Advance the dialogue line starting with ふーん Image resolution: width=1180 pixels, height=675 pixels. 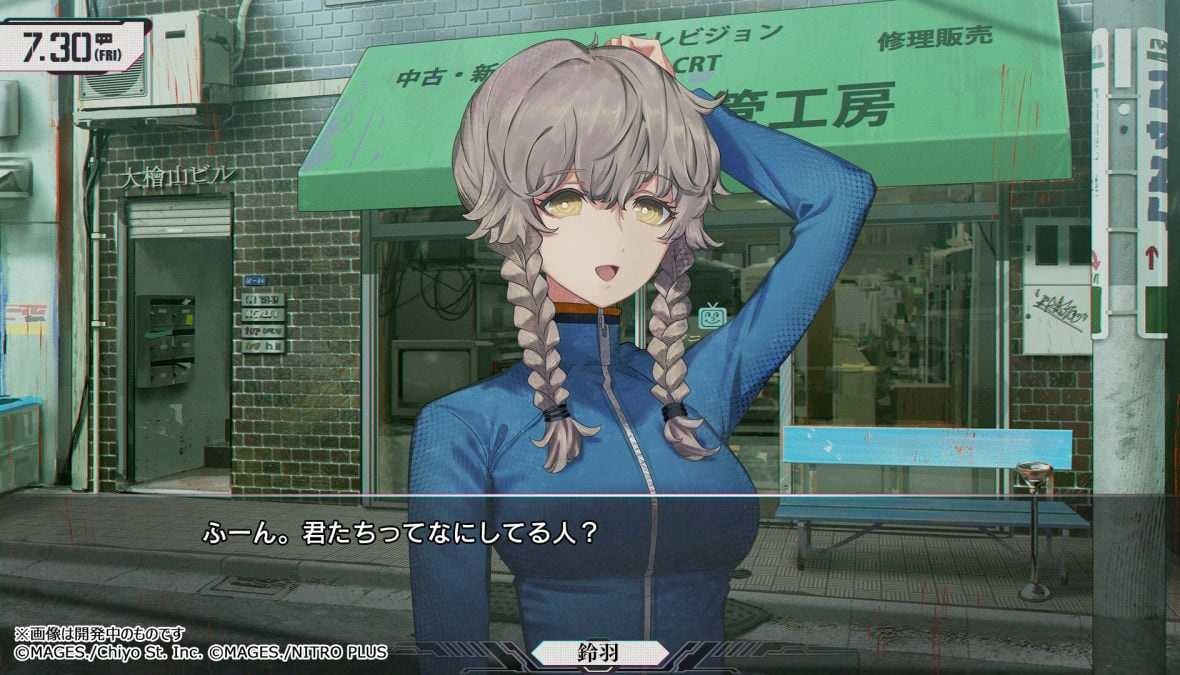tap(400, 531)
